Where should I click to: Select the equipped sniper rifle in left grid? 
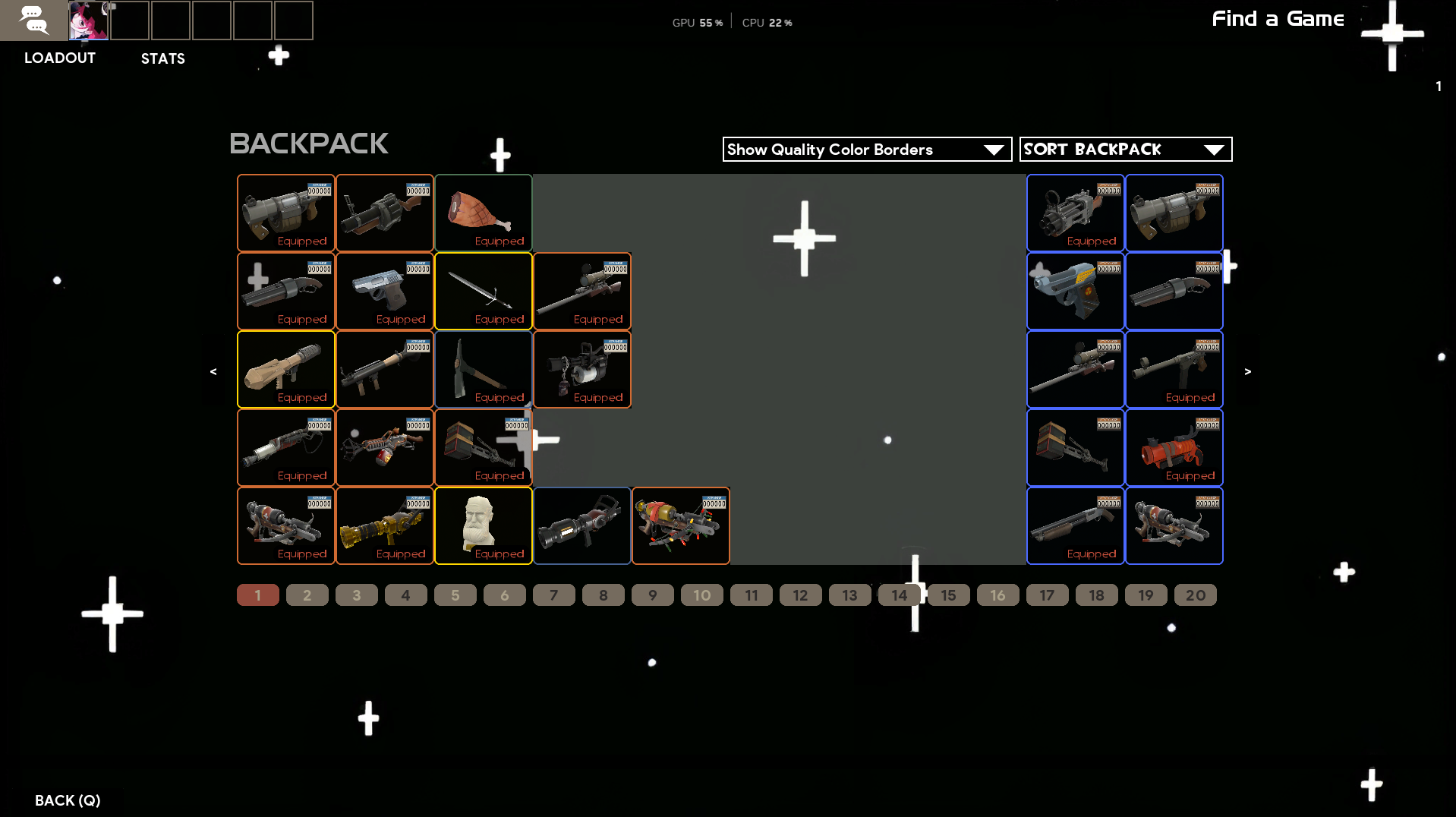click(x=581, y=292)
